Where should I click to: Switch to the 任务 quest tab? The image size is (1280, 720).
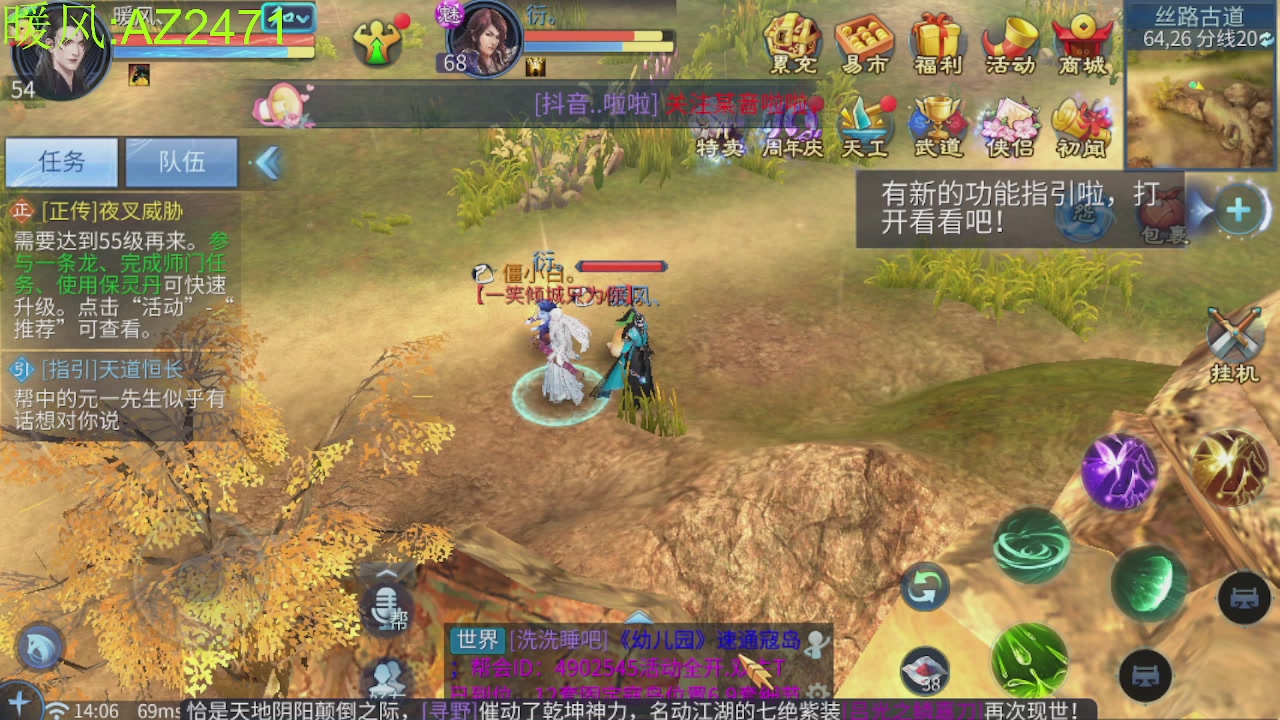[62, 161]
